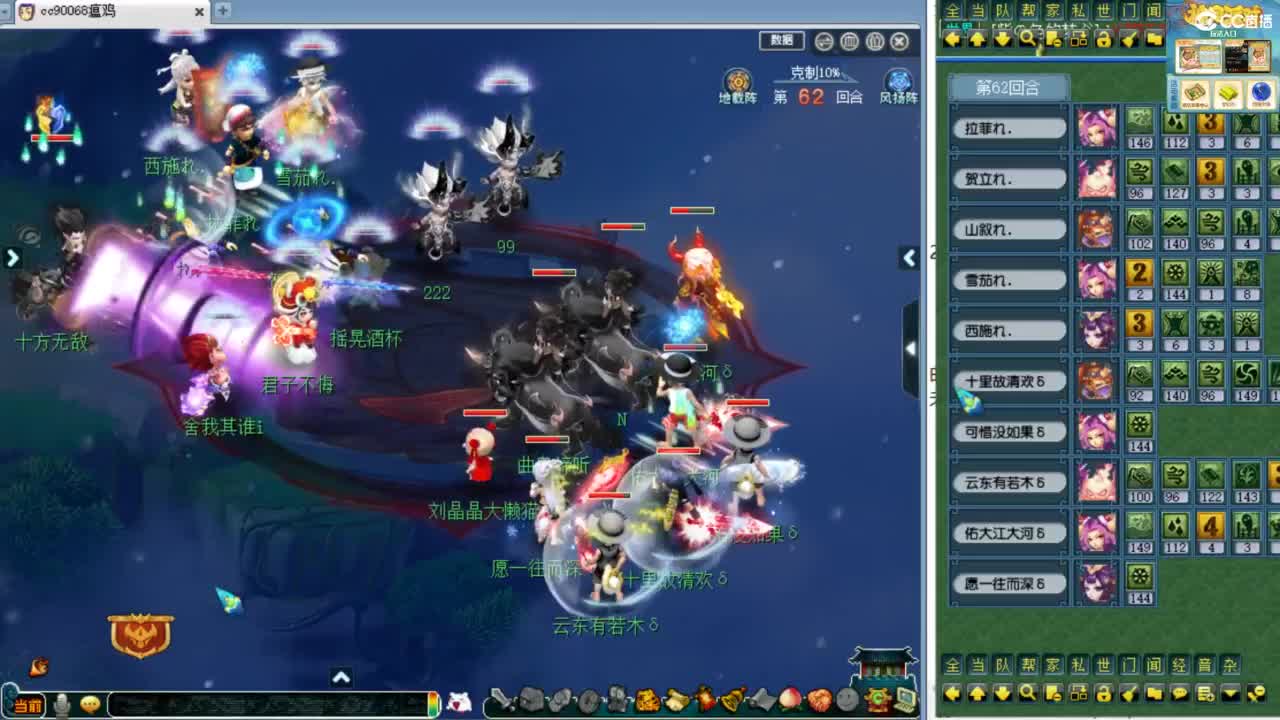This screenshot has height=720, width=1280.
Task: Click the peach item icon in bottom toolbar
Action: pyautogui.click(x=788, y=698)
